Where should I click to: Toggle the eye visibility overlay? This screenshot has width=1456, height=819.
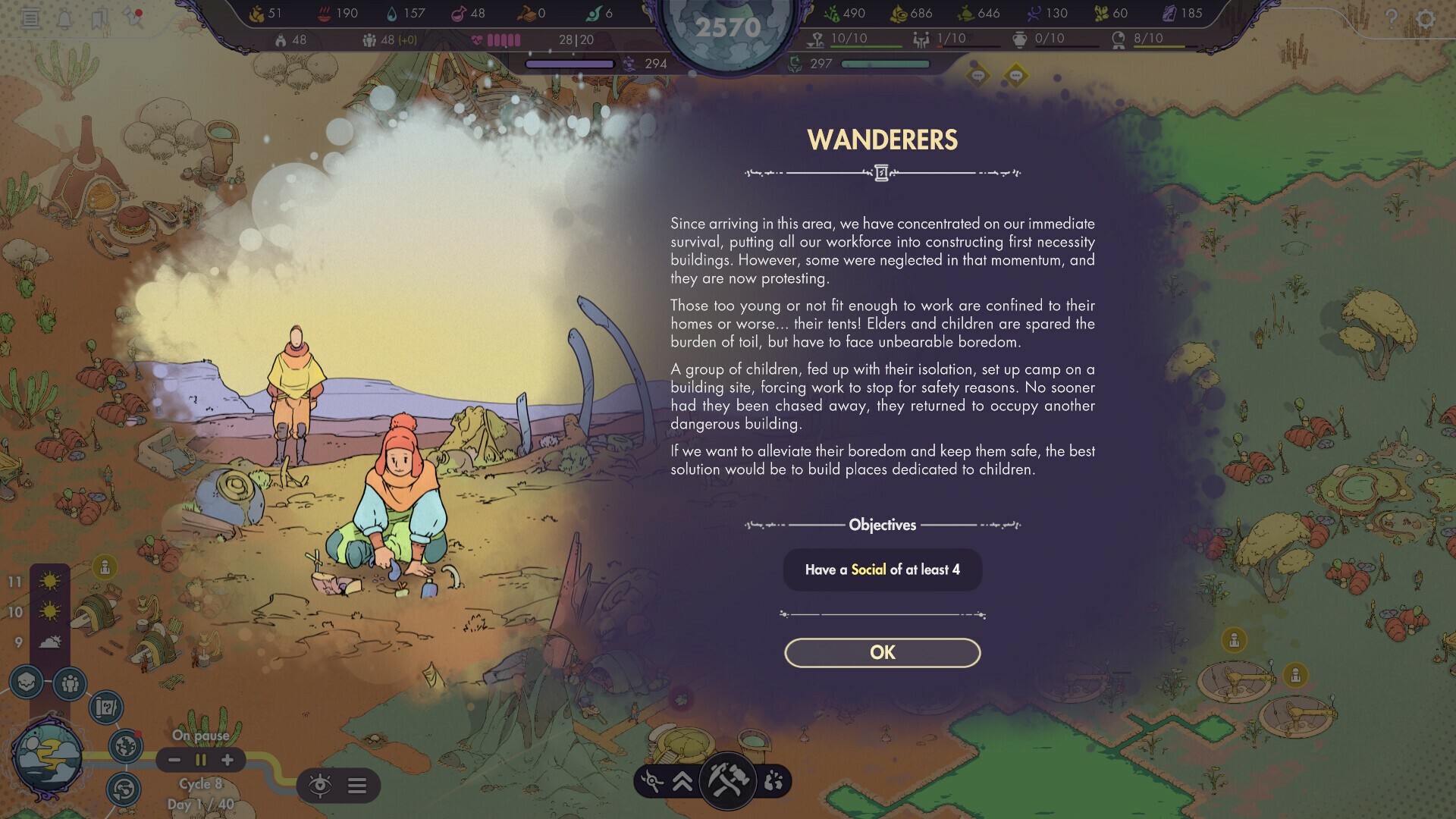pyautogui.click(x=320, y=785)
